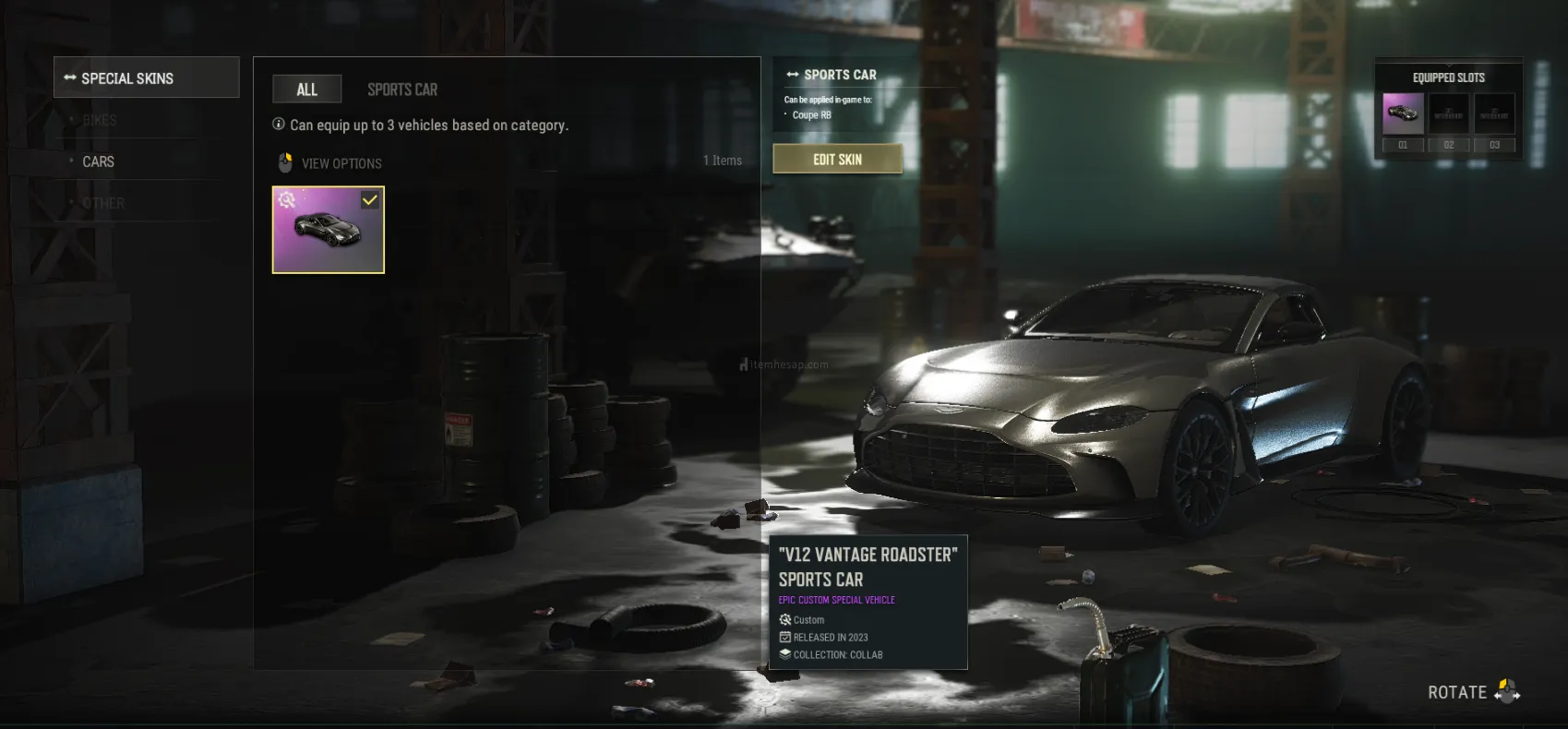1568x729 pixels.
Task: Open View Options
Action: coord(341,163)
